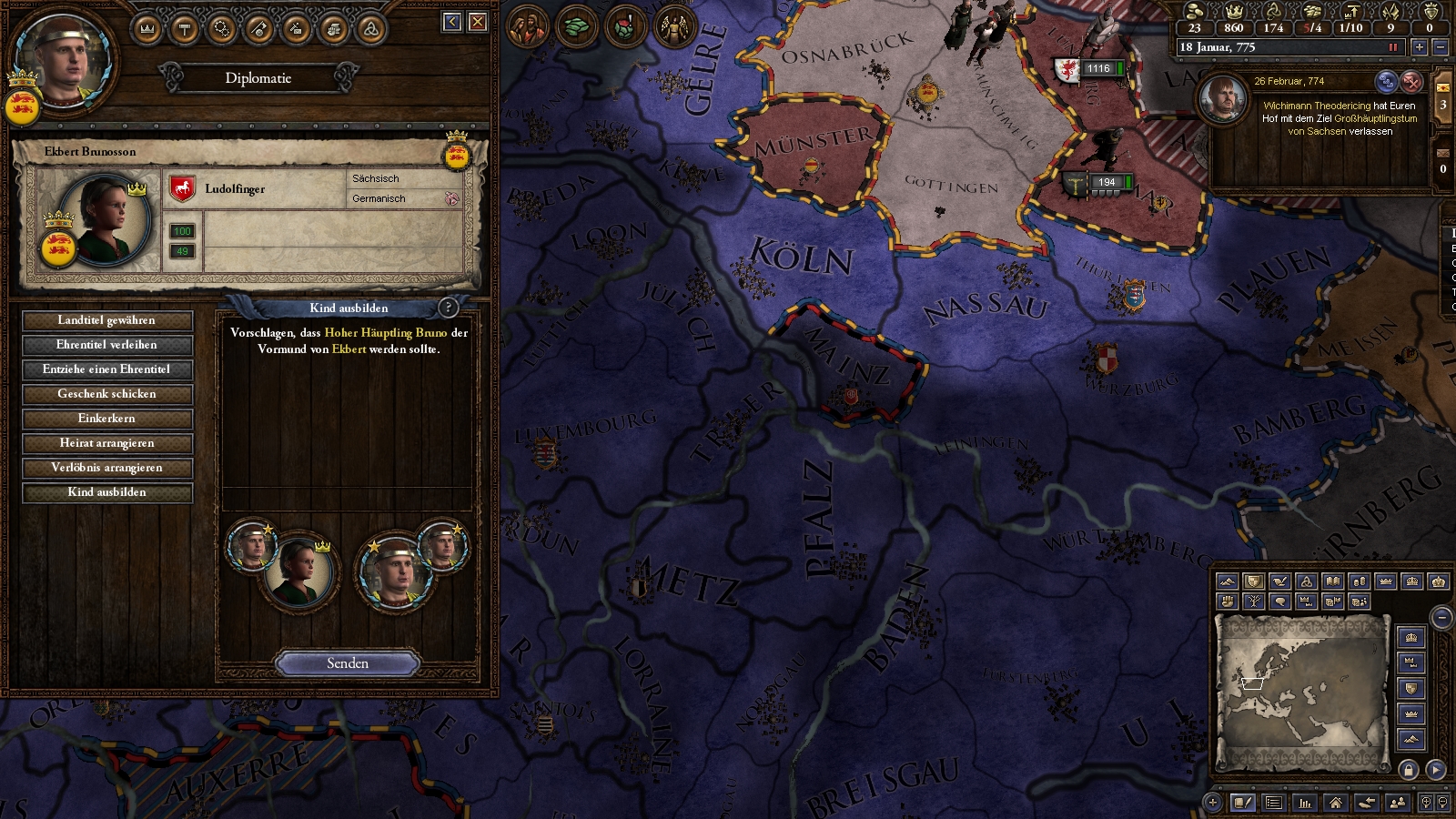Open help question mark for Kind ausbilden
The image size is (1456, 819).
click(x=448, y=308)
